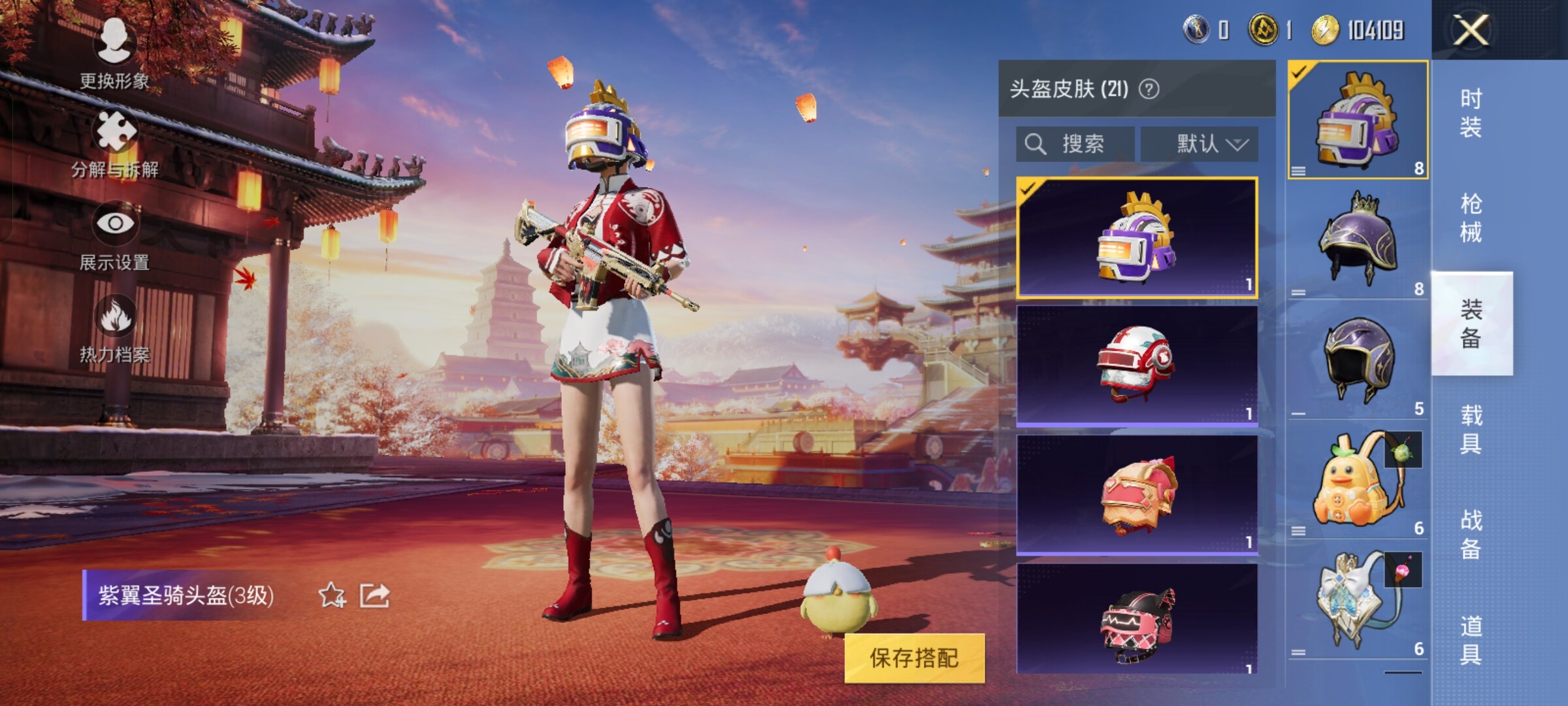1568x706 pixels.
Task: Switch to the 枪械 firearms tab
Action: 1471,218
